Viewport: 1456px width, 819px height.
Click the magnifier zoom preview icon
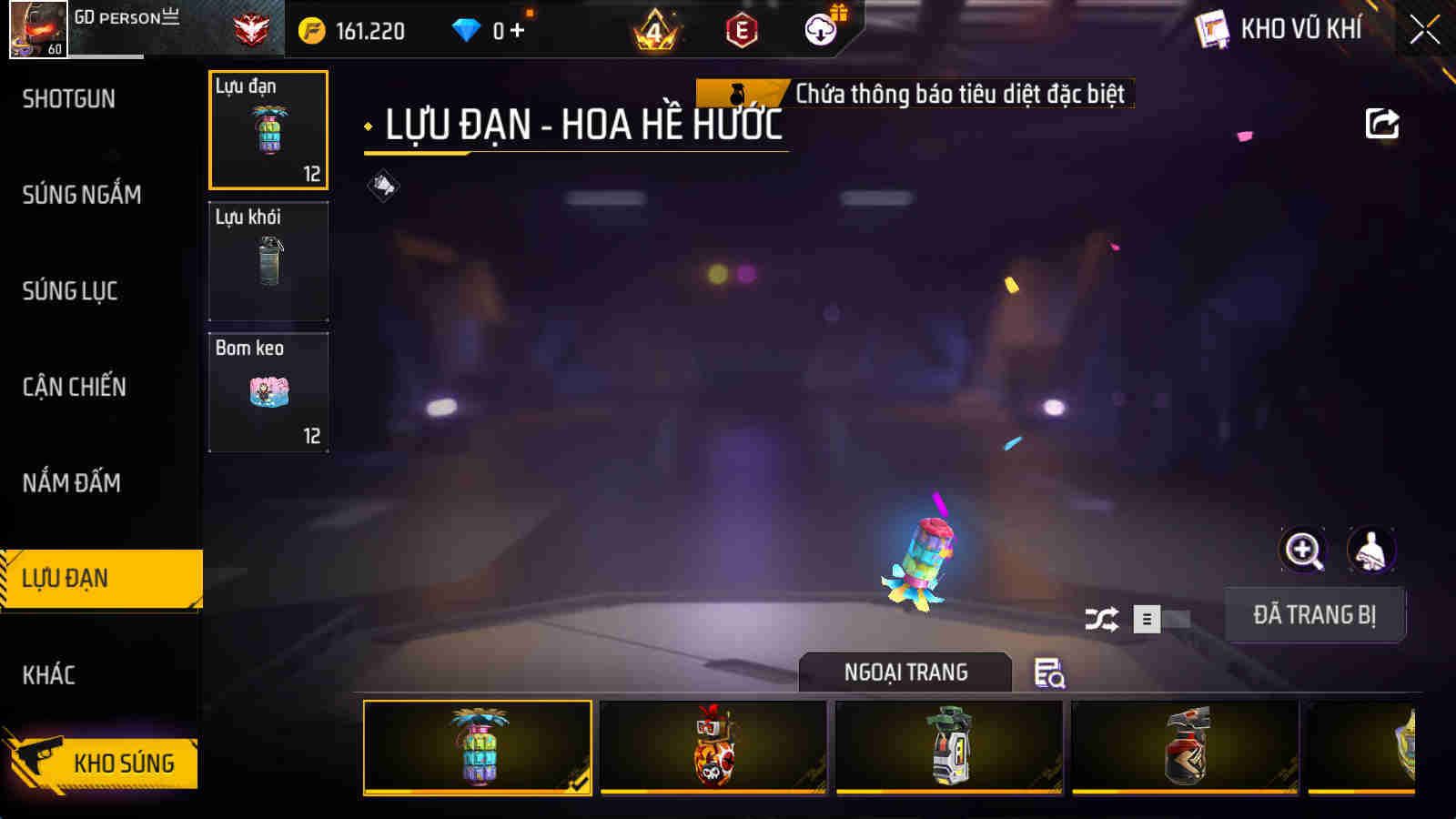click(1305, 551)
